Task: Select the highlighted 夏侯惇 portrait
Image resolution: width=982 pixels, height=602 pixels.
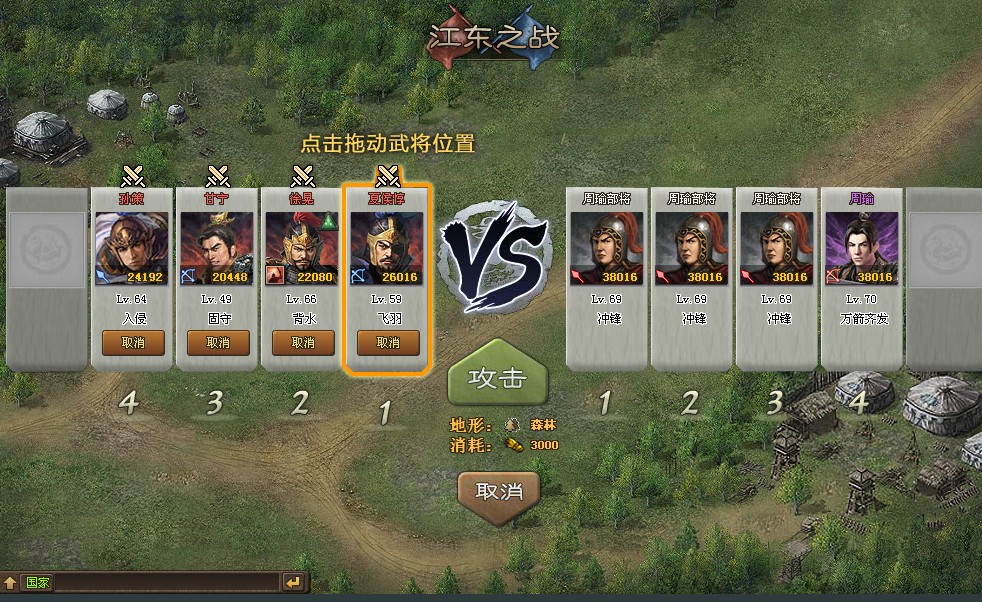Action: 388,249
